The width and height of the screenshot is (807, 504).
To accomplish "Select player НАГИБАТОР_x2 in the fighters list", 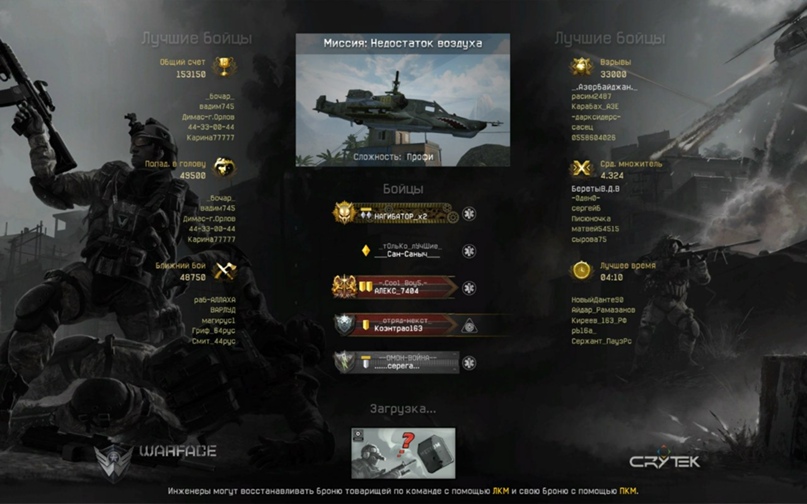I will (x=400, y=215).
